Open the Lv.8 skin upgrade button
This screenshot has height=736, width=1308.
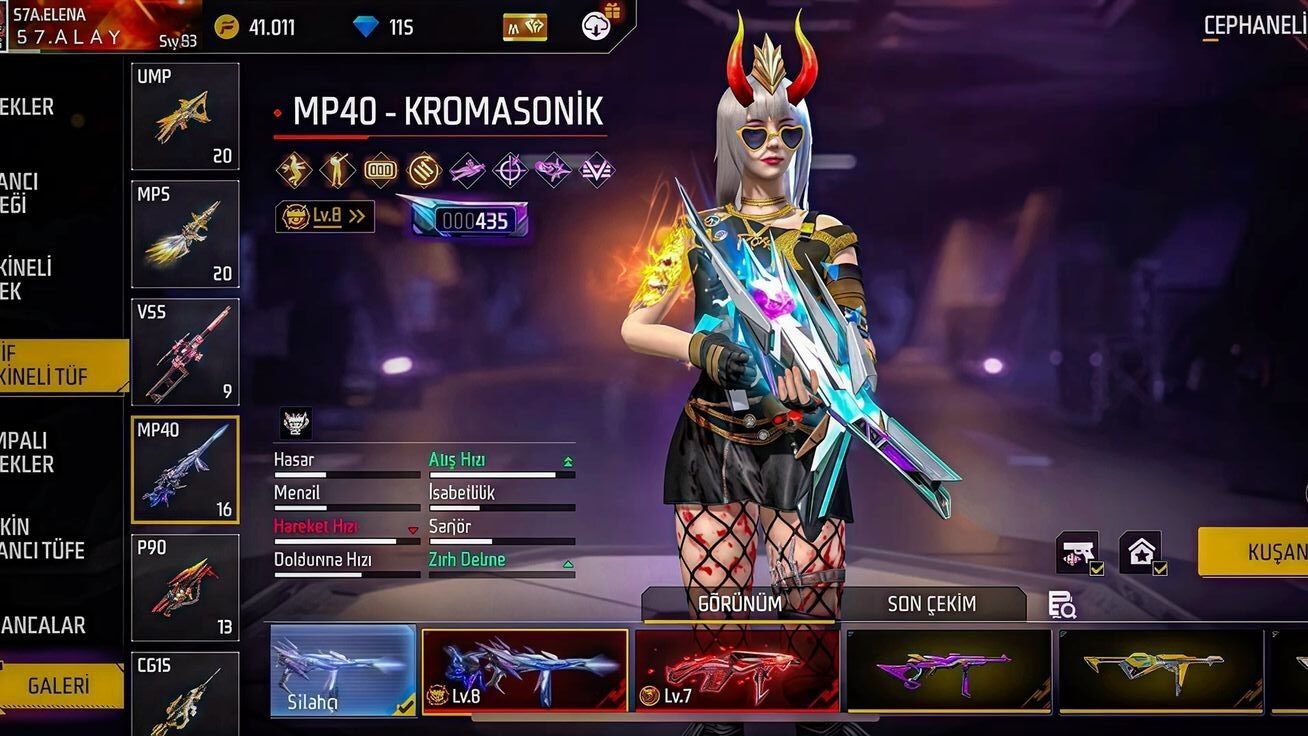325,216
